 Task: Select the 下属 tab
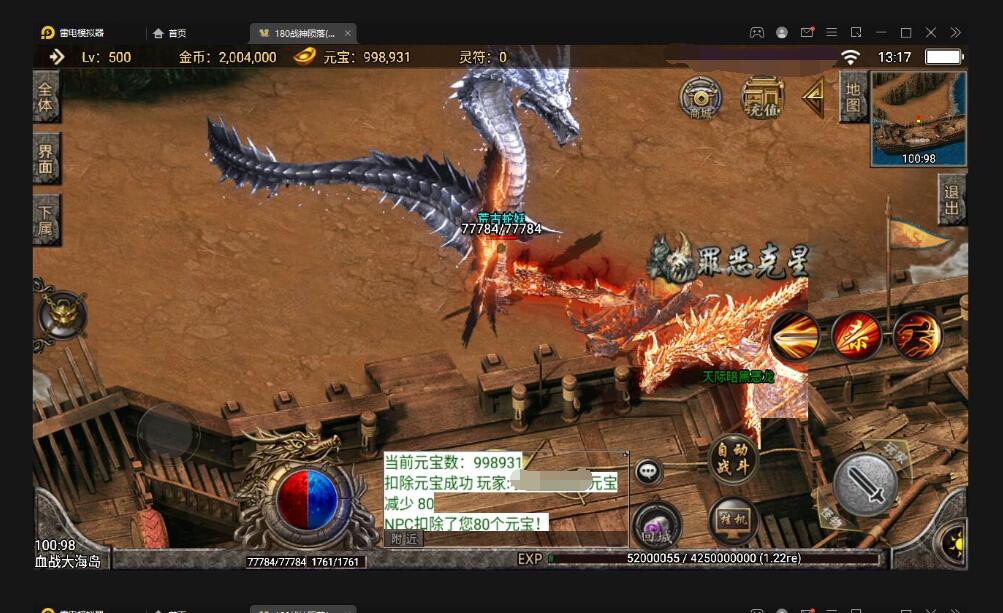point(46,219)
